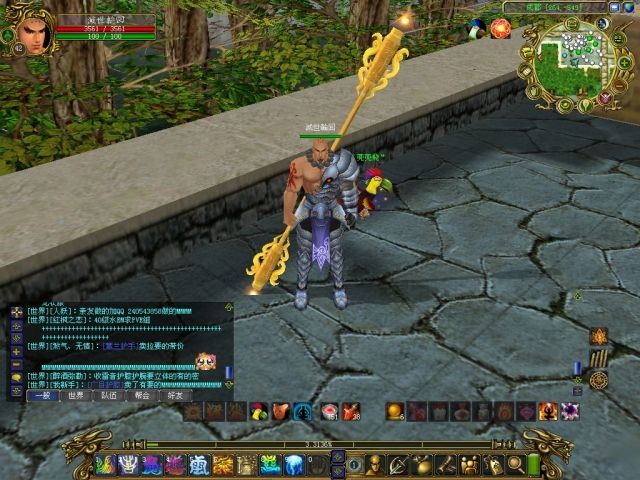Select the 一般 chat tab
This screenshot has width=640, height=480.
(43, 395)
